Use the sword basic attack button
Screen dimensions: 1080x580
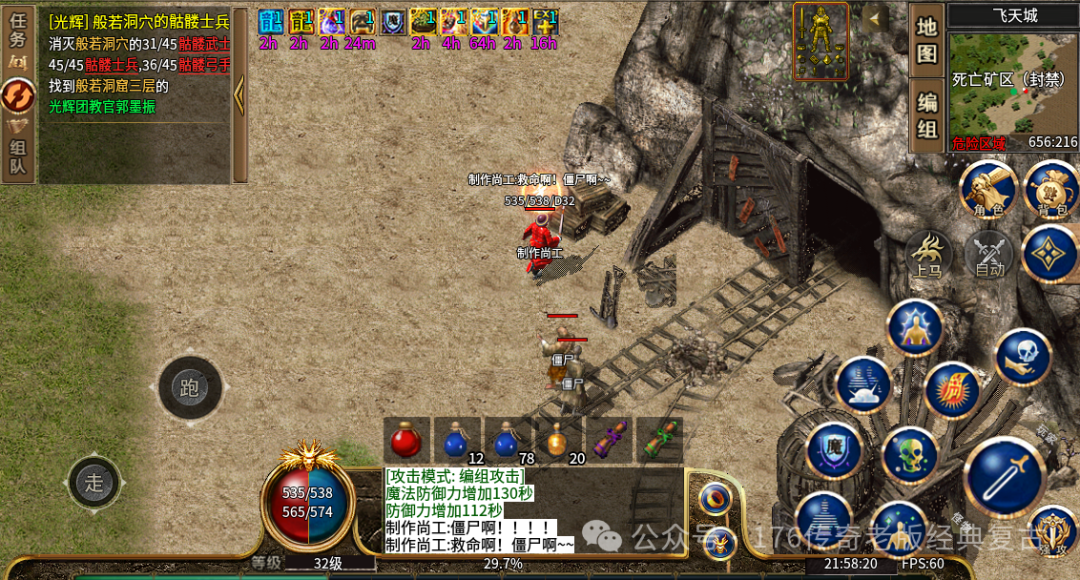tap(1003, 477)
